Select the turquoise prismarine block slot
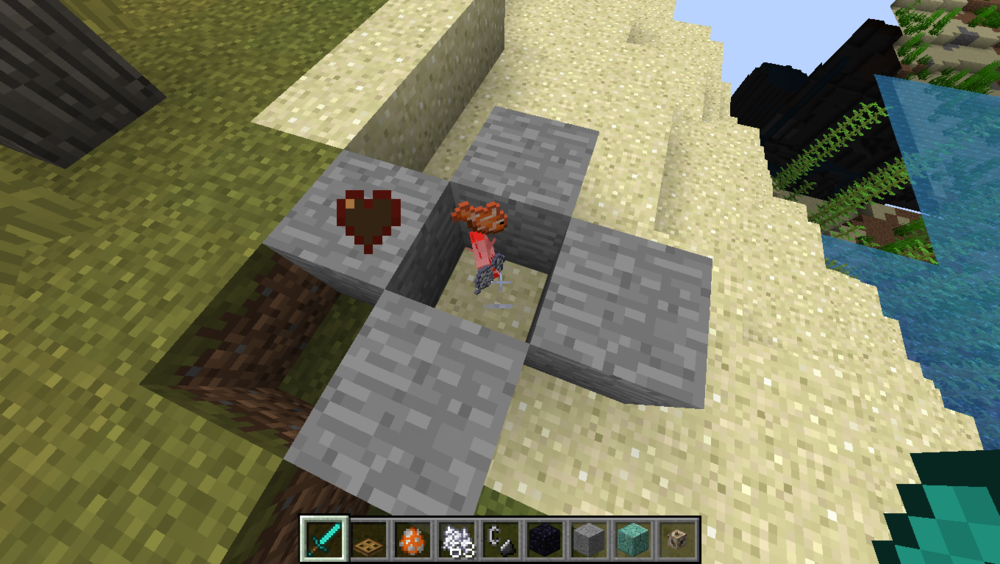1000x564 pixels. click(632, 540)
